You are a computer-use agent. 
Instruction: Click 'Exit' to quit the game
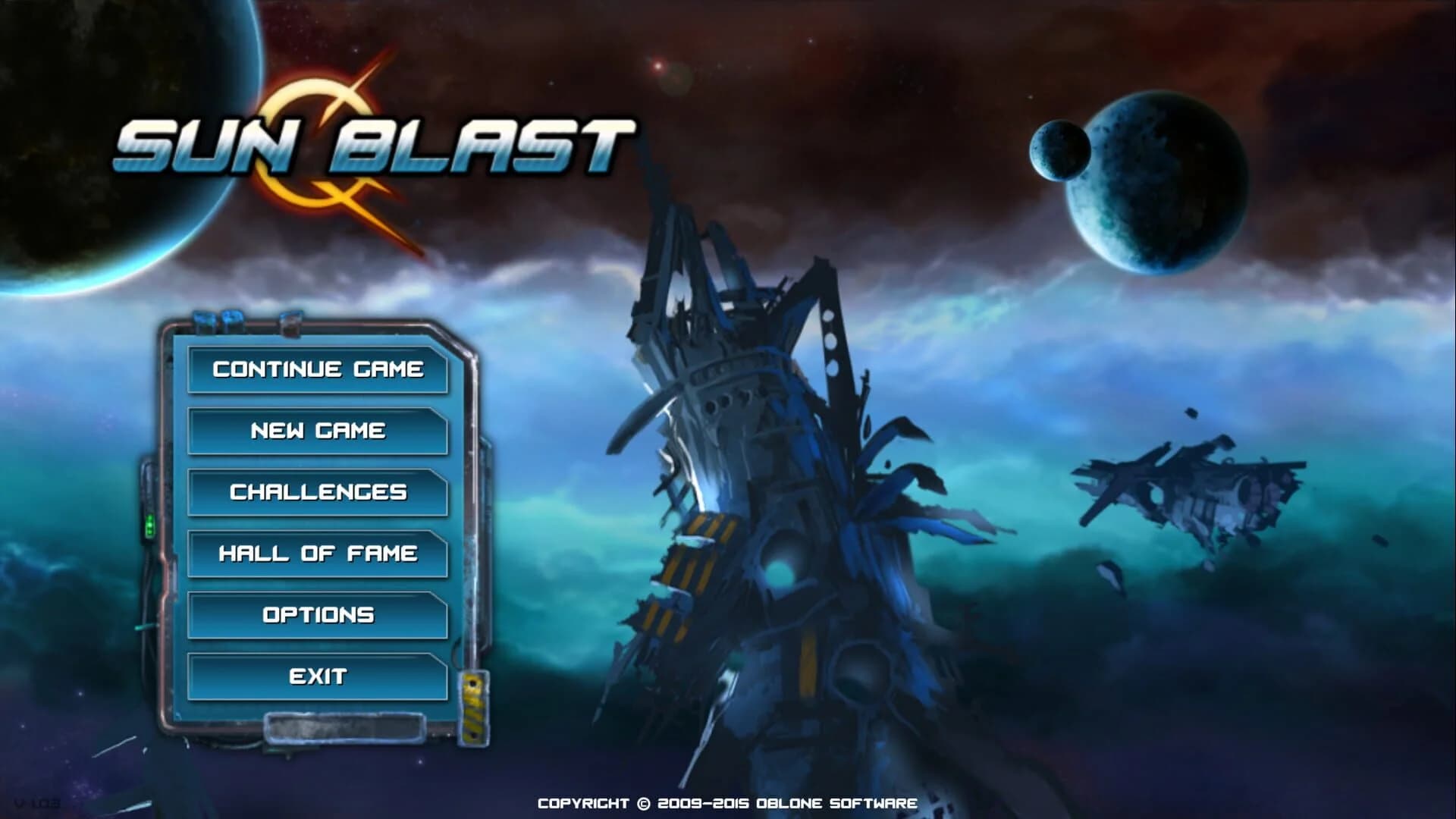317,676
